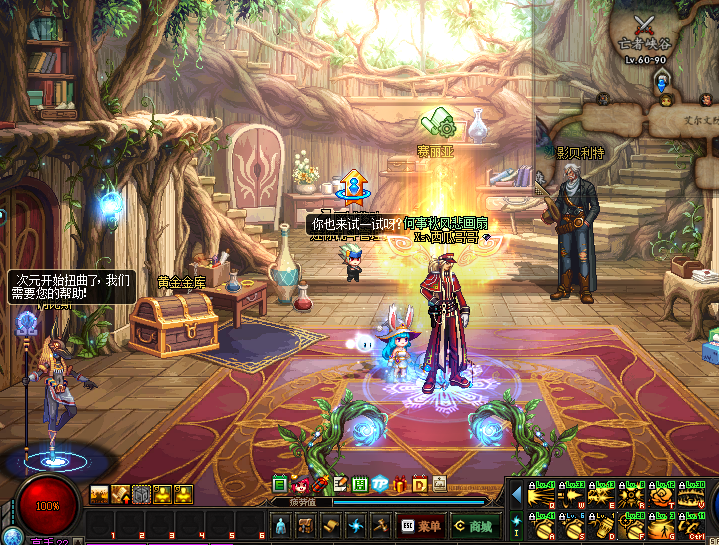Screen dimensions: 719x545
Task: Click the blue TP icon
Action: 380,484
